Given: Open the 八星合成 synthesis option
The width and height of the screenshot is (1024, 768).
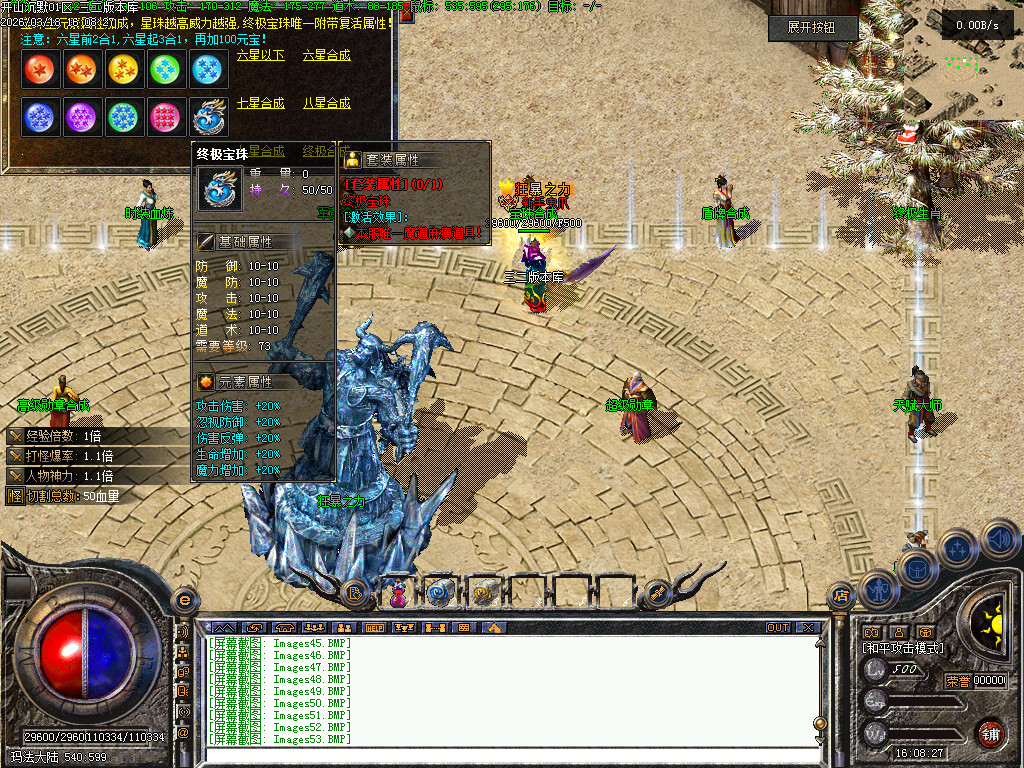Looking at the screenshot, I should coord(327,103).
